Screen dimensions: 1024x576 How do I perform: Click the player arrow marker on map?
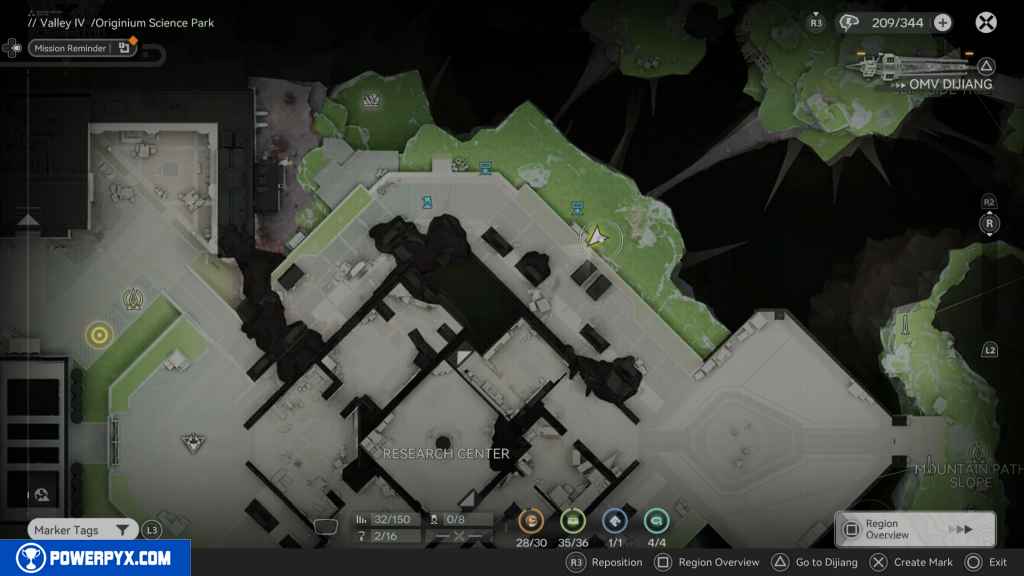[x=596, y=237]
